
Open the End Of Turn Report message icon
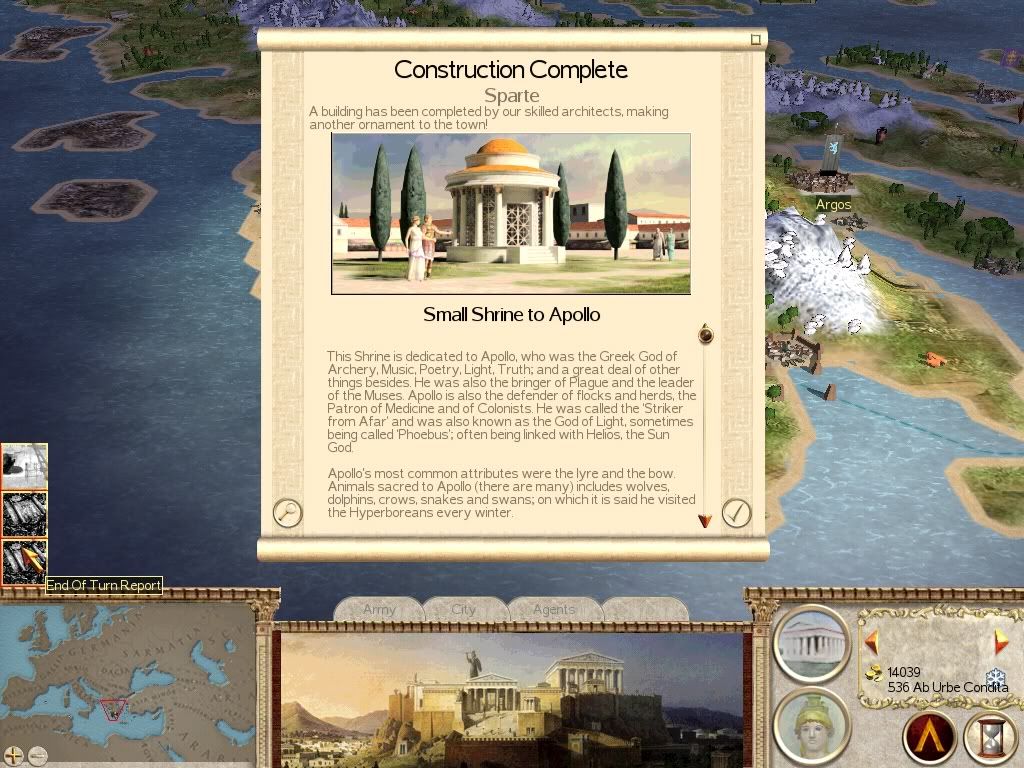point(24,562)
